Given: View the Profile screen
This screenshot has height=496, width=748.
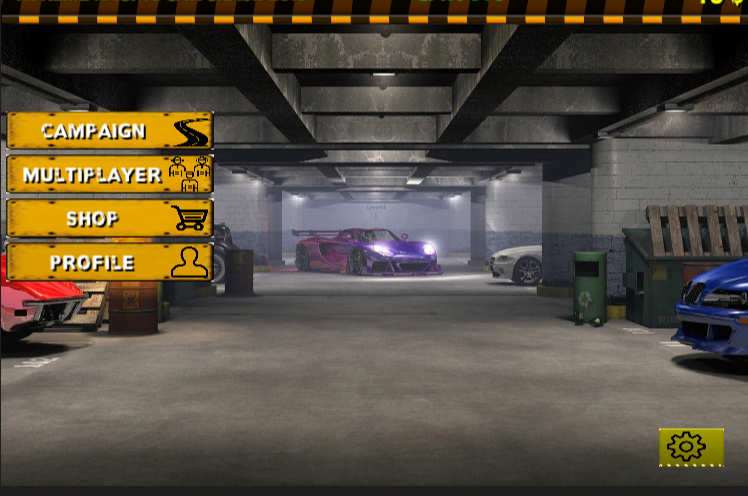Looking at the screenshot, I should coord(110,263).
